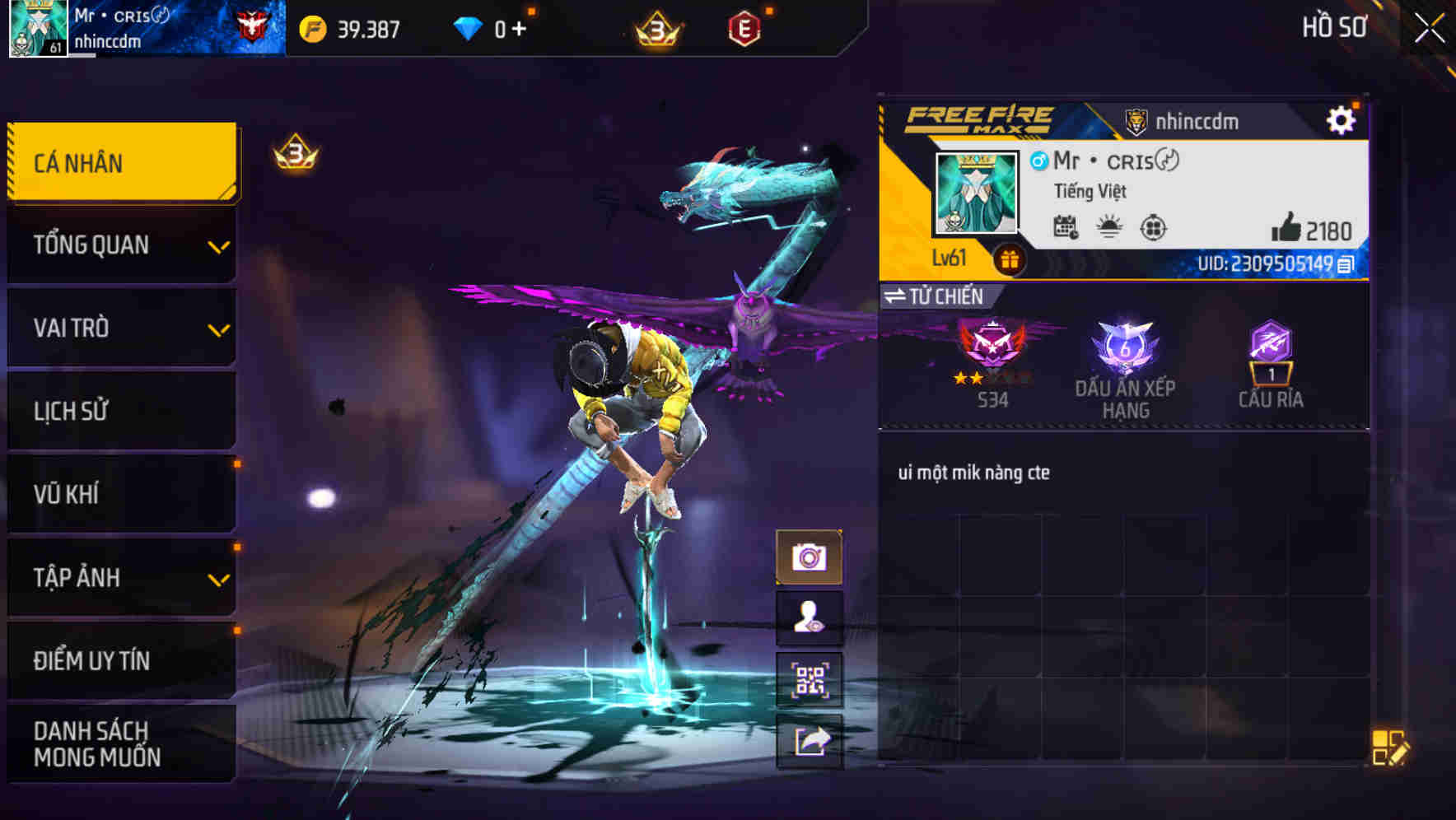This screenshot has width=1456, height=820.
Task: Expand the TỔNG QUAN section
Action: coord(121,245)
